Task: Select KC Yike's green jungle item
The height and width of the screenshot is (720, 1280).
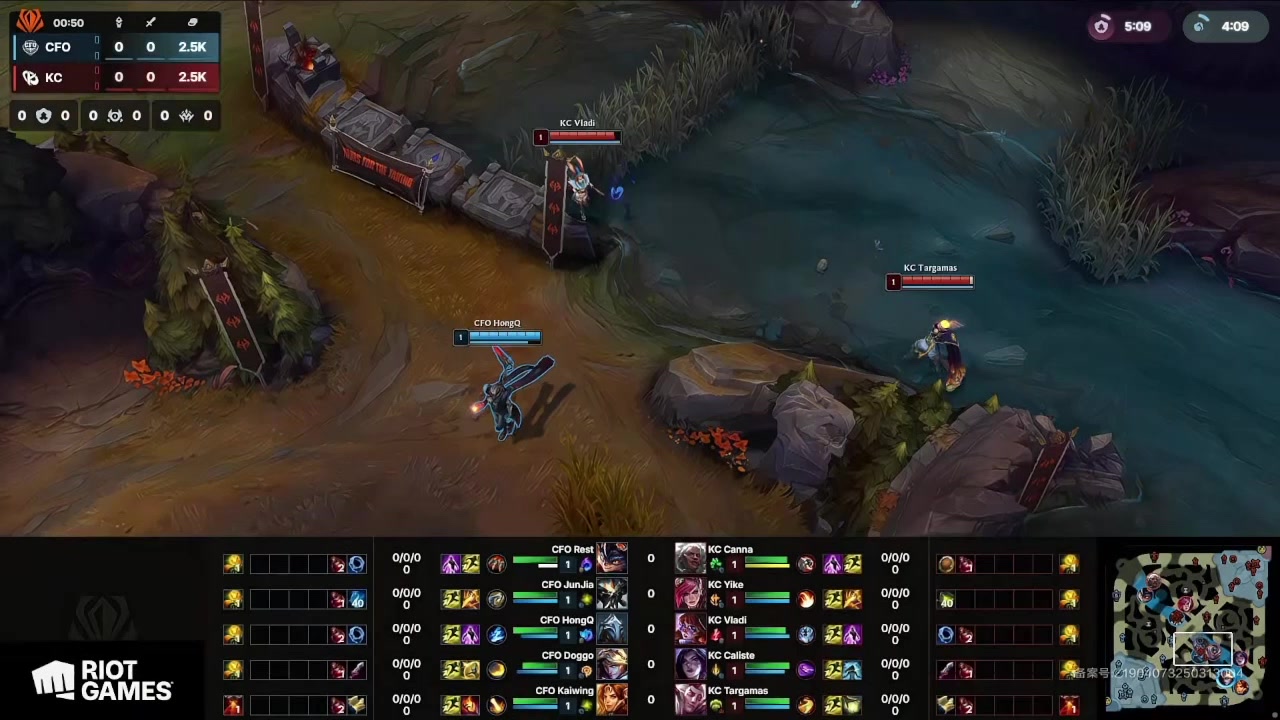Action: click(946, 600)
